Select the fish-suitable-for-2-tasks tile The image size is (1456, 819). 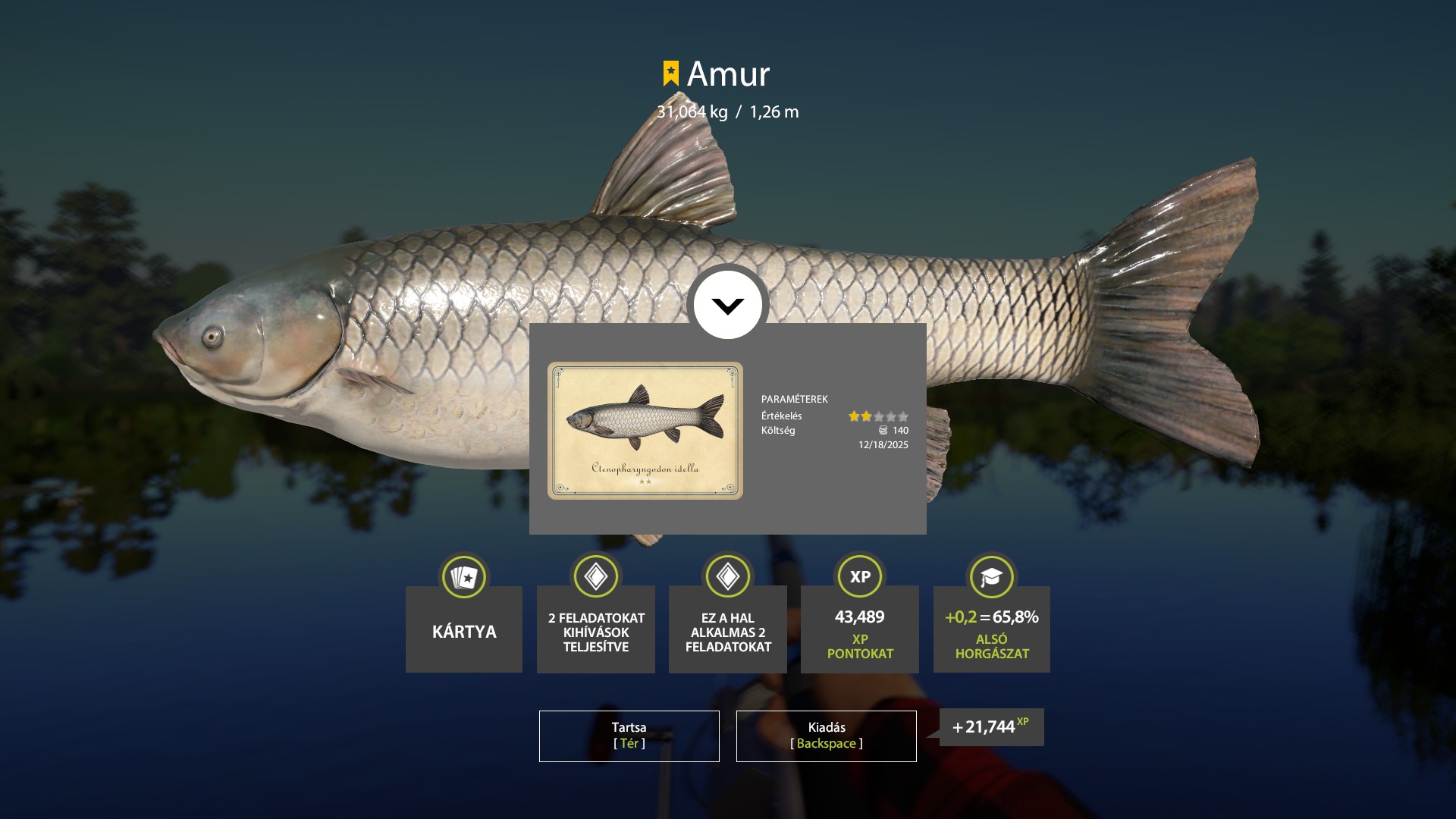(728, 628)
